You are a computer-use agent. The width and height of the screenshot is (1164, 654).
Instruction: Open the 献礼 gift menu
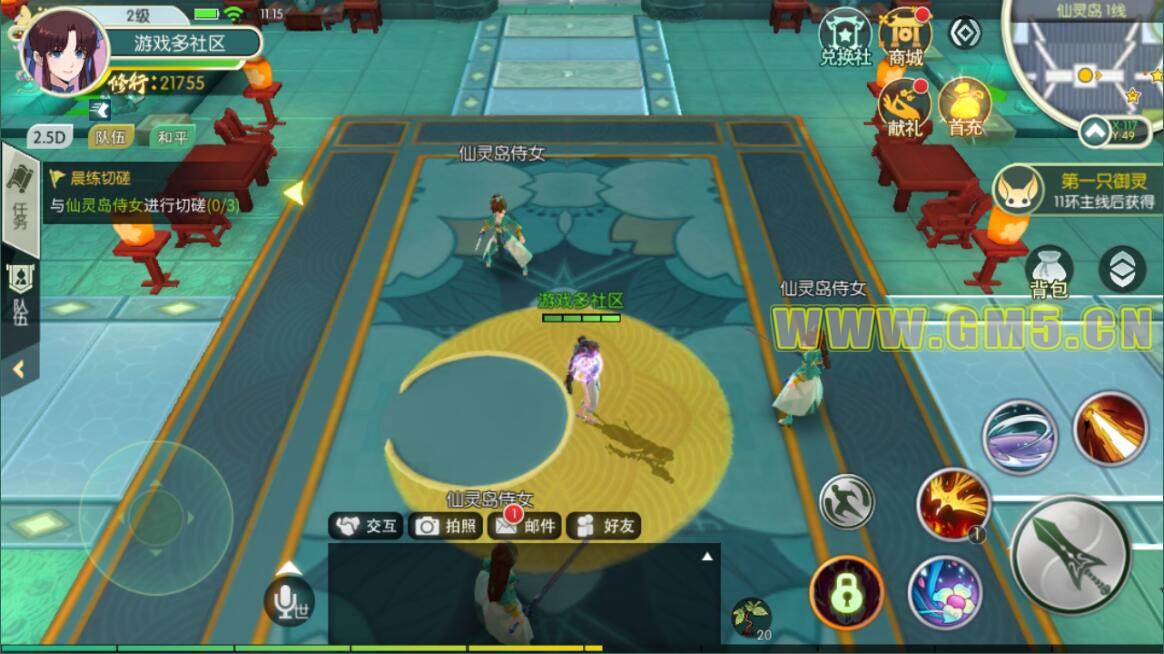[x=904, y=106]
